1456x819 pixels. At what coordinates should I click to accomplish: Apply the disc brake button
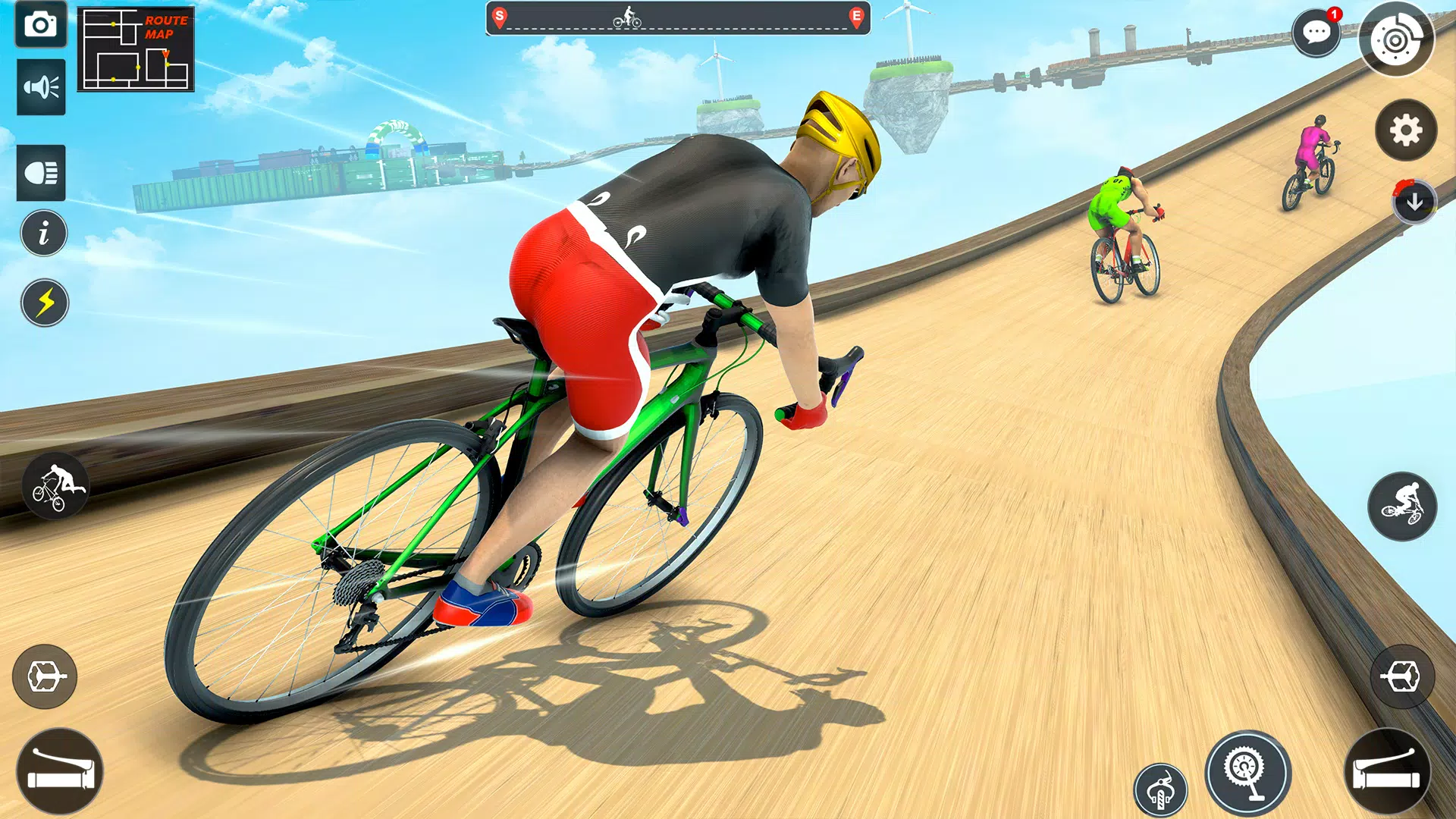tap(1396, 40)
